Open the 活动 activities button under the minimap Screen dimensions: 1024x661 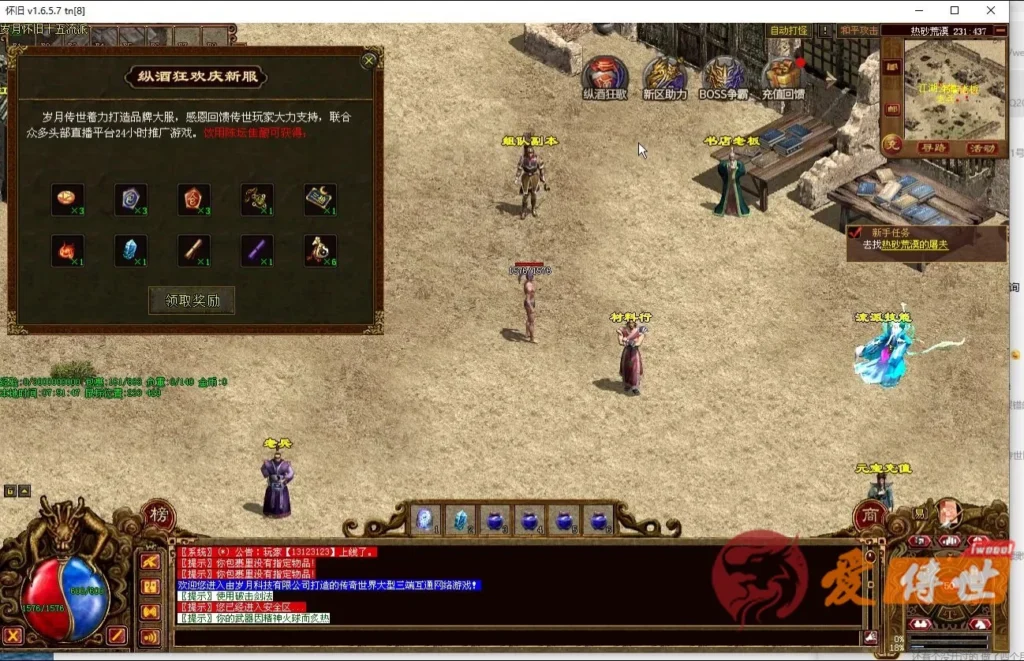[x=982, y=148]
